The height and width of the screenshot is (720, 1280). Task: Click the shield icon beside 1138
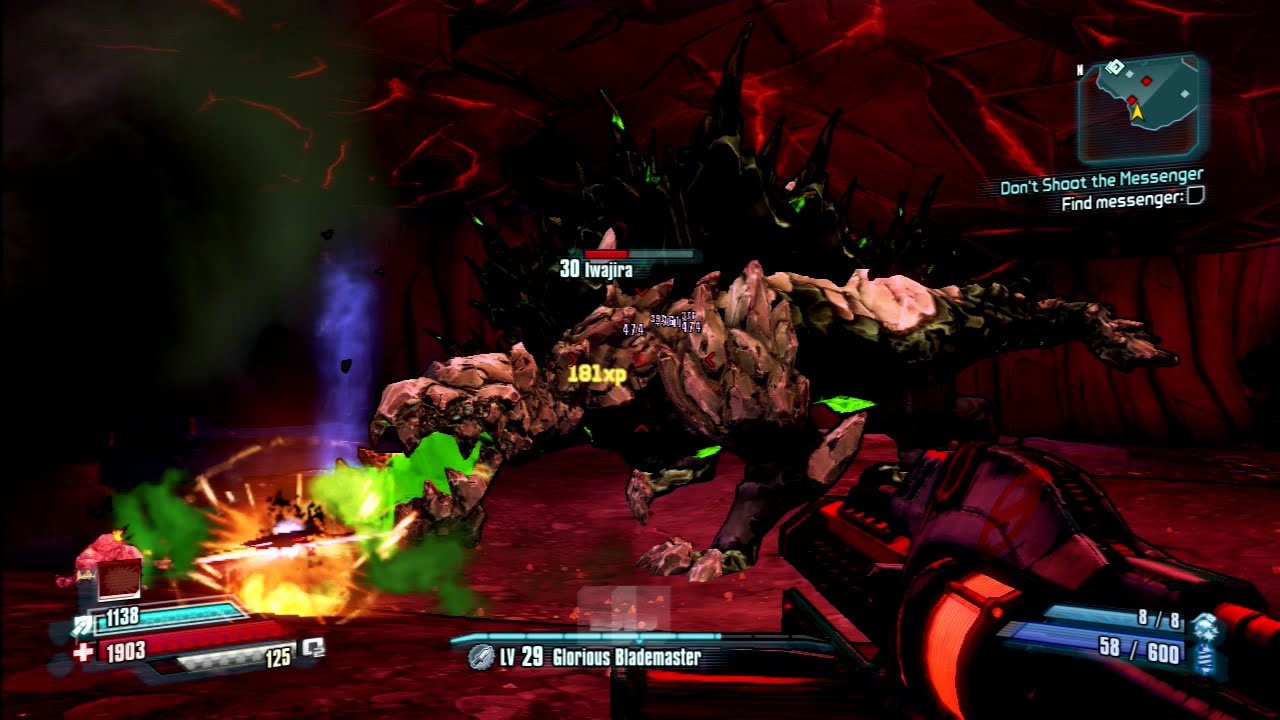[82, 625]
